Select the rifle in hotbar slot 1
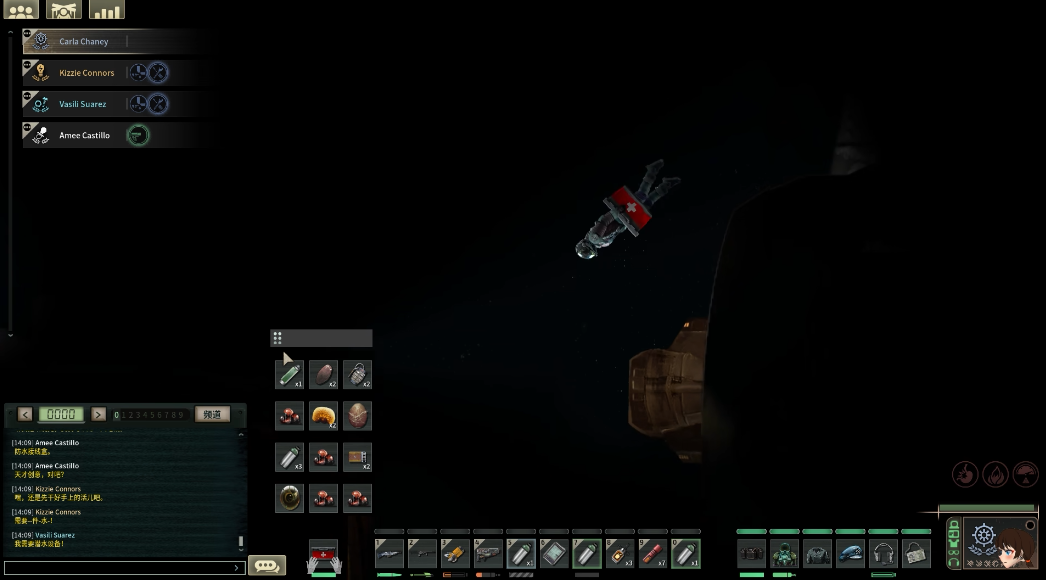Viewport: 1046px width, 580px height. (x=389, y=553)
